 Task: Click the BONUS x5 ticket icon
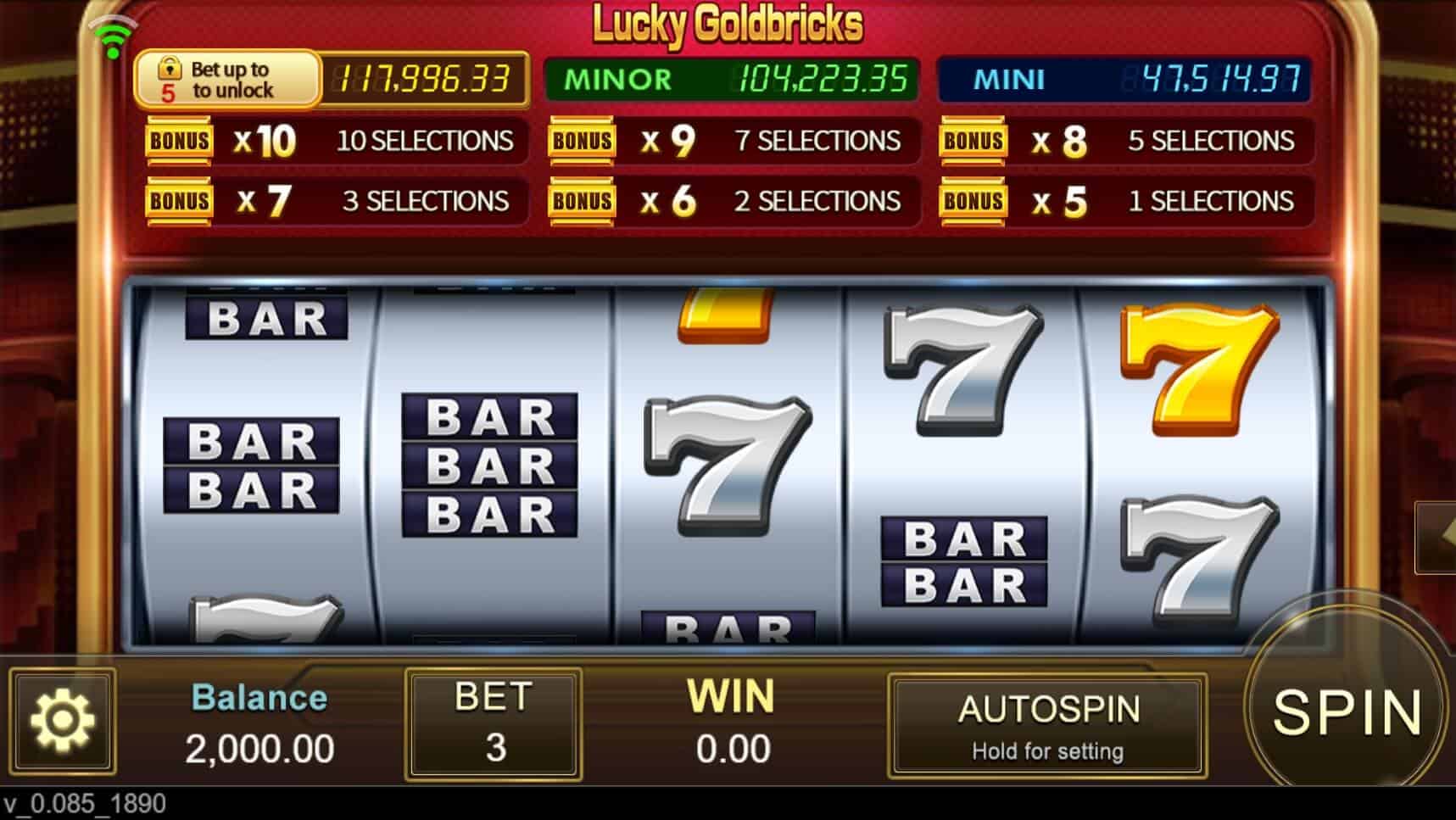(x=973, y=201)
